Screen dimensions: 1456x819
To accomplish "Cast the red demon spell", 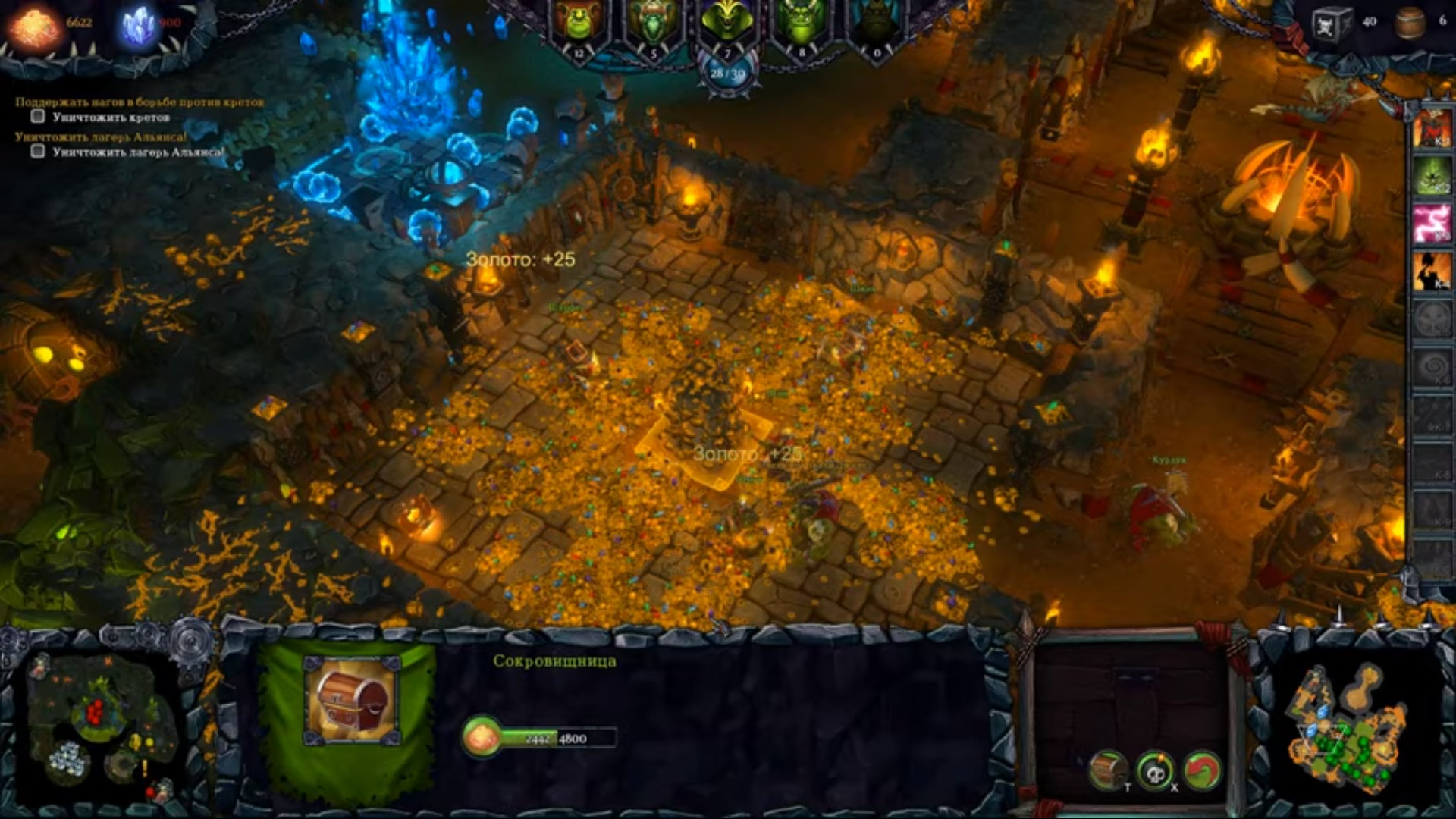I will coord(1432,127).
